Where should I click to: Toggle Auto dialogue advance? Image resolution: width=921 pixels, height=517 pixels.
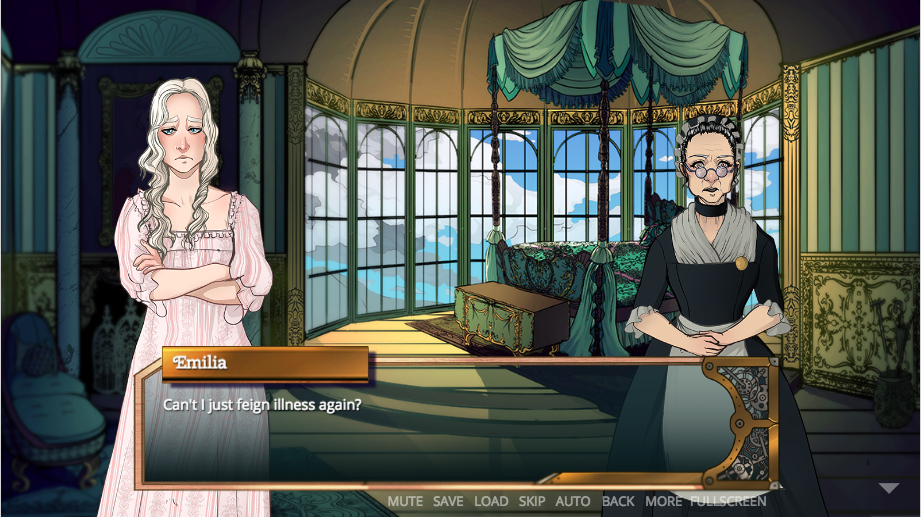click(573, 501)
